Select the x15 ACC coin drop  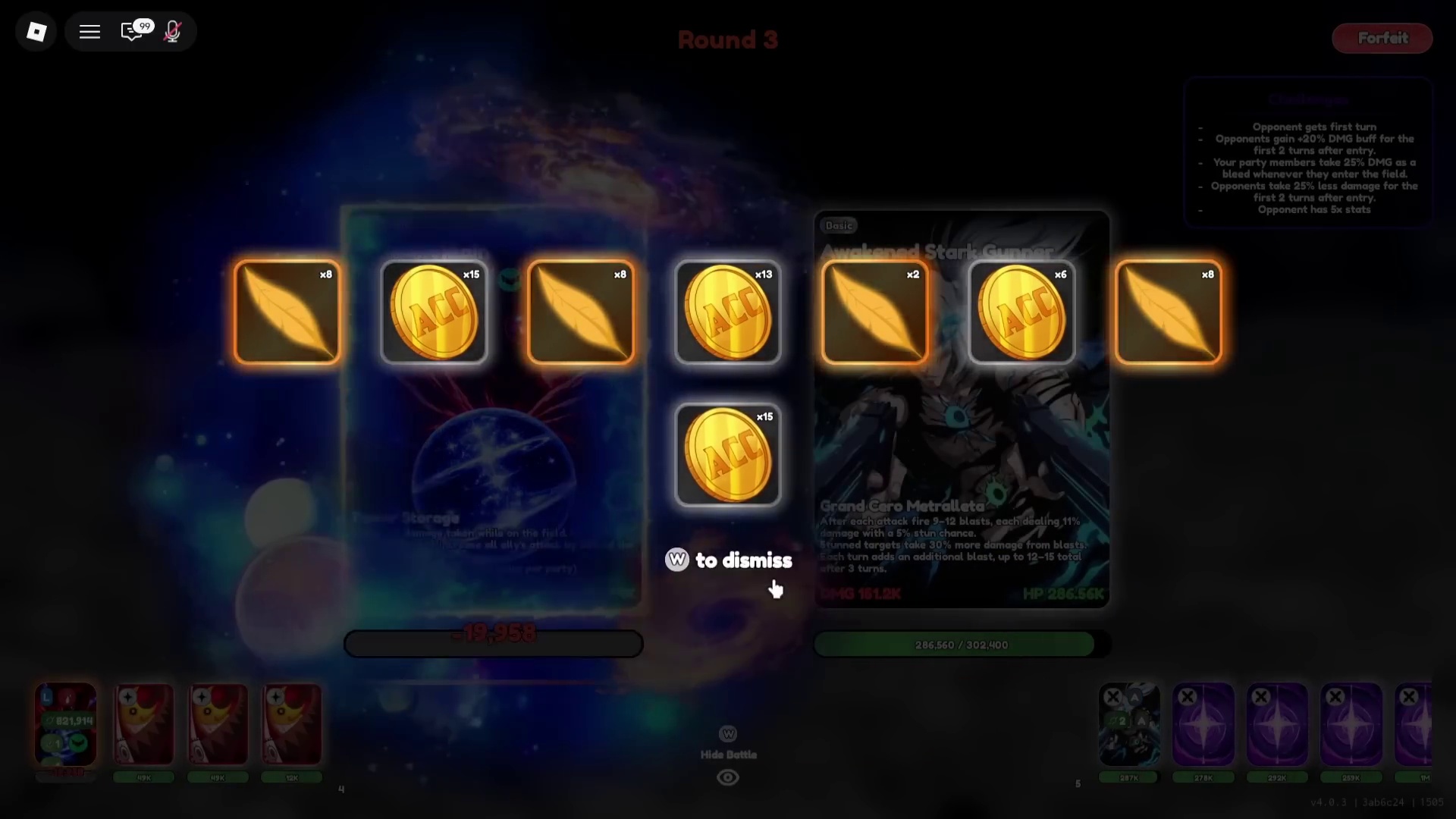click(x=434, y=312)
